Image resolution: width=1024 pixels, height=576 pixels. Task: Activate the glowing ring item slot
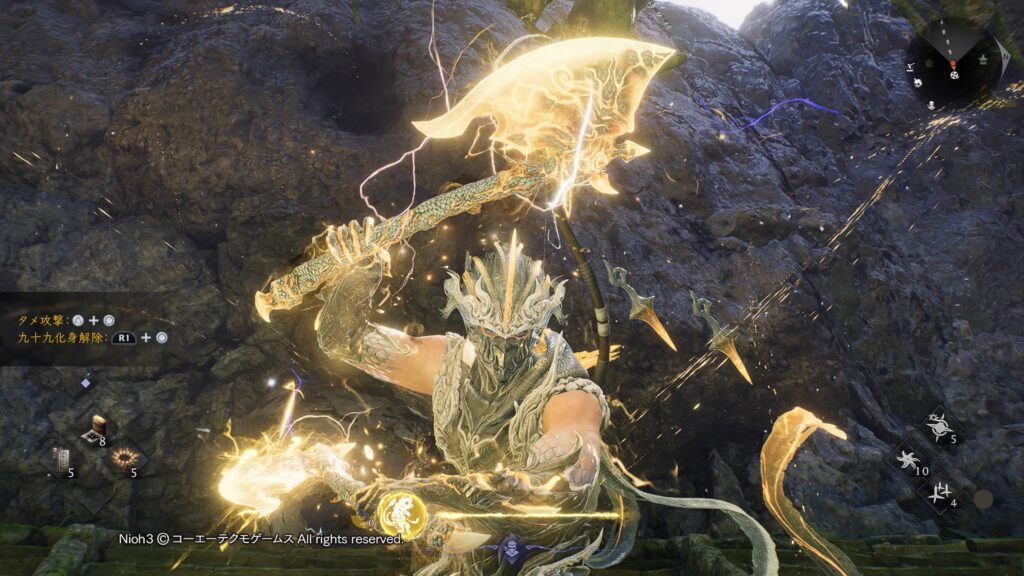tap(125, 458)
